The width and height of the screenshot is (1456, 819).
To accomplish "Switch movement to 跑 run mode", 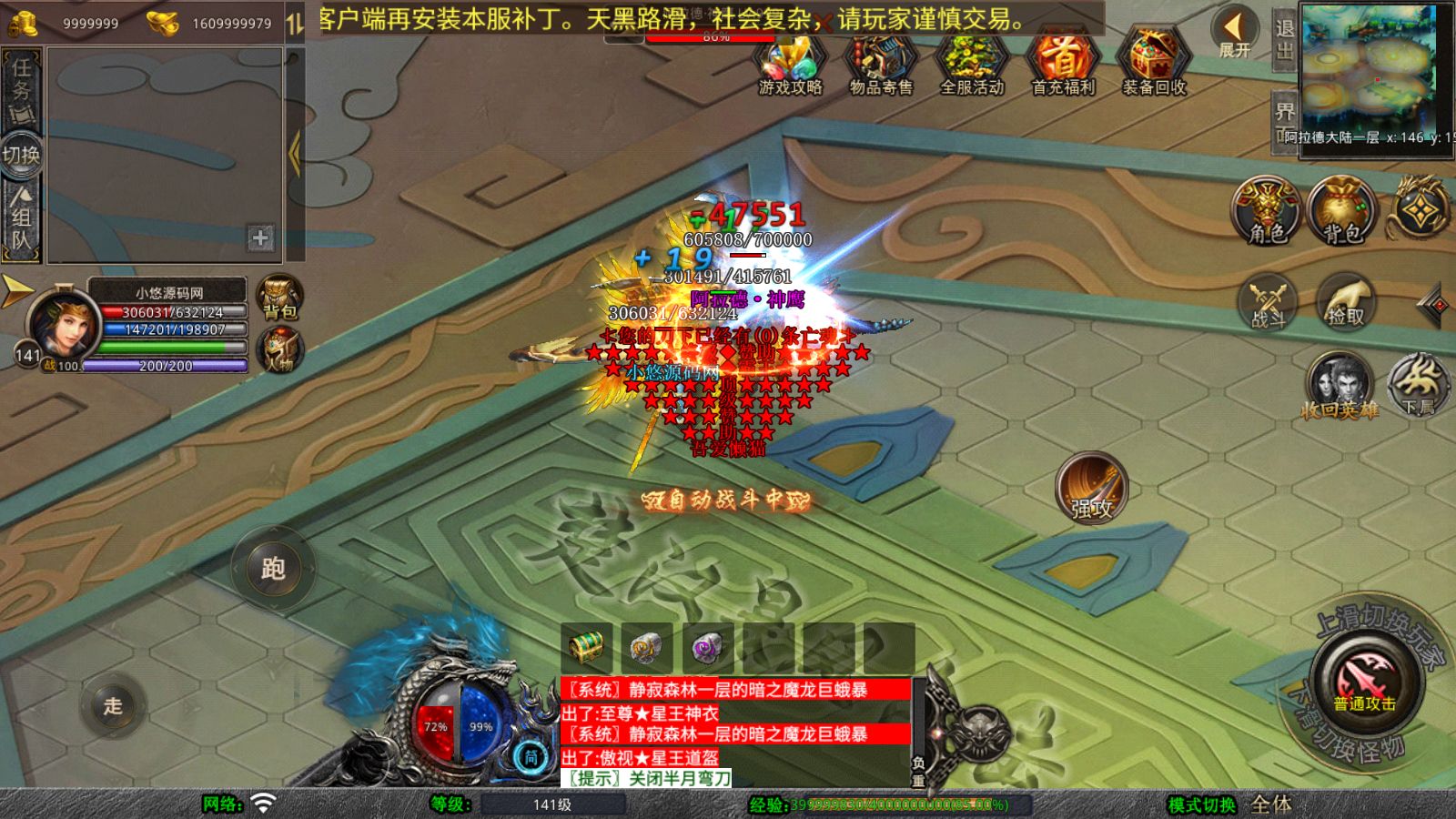I will [x=273, y=569].
